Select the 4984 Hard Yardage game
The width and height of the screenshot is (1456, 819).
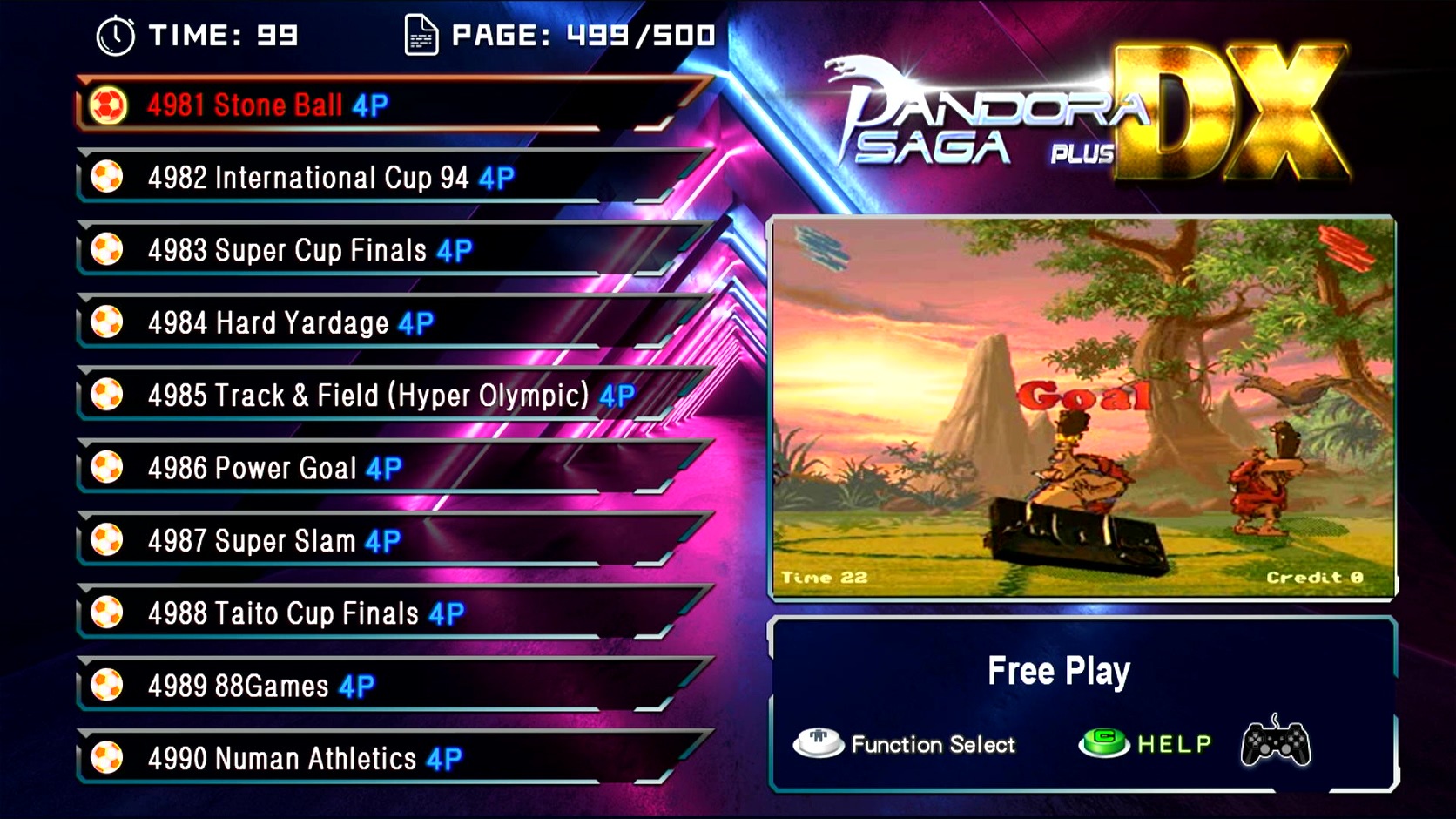[290, 323]
